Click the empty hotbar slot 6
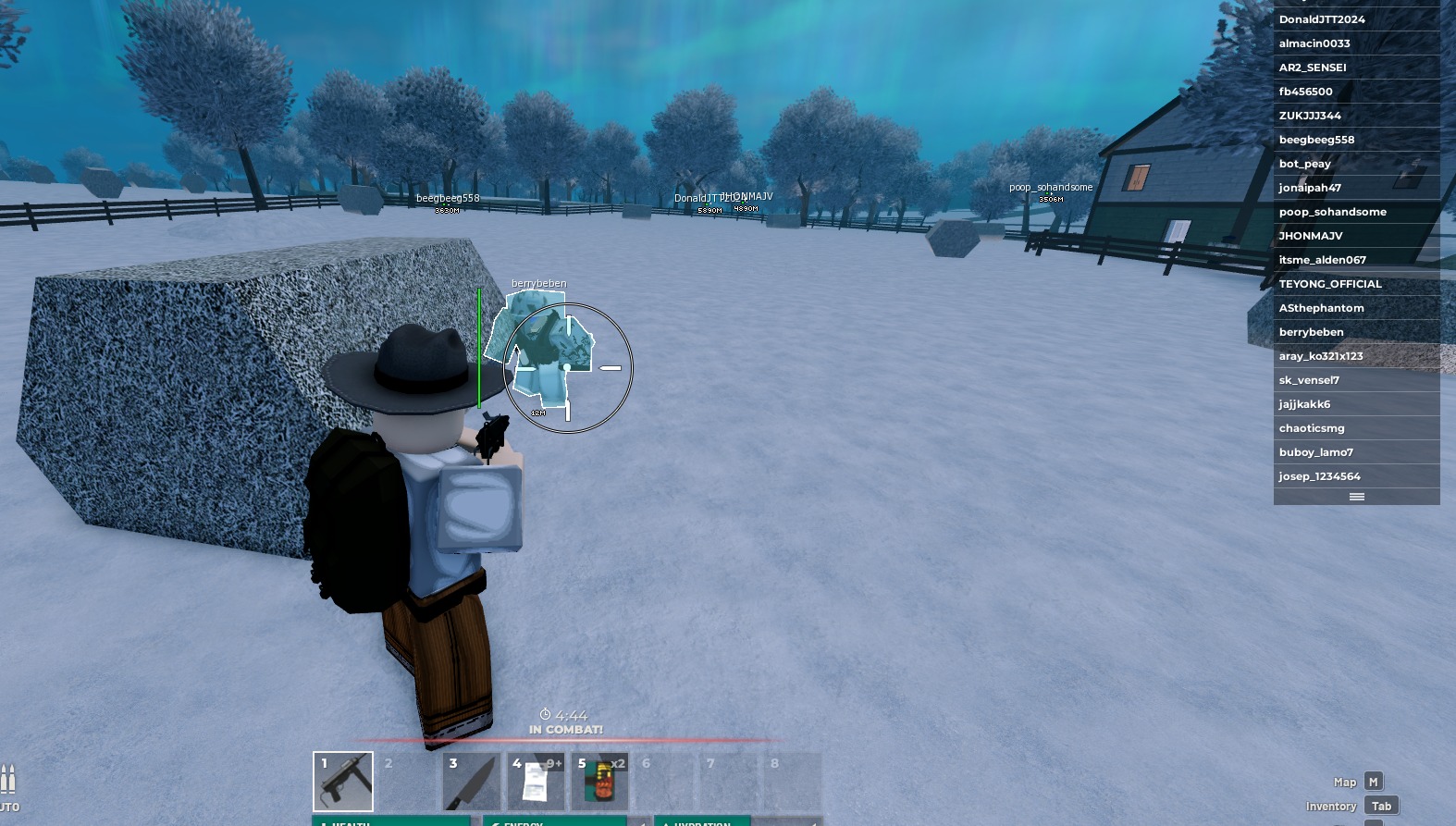The height and width of the screenshot is (826, 1456). (x=663, y=781)
